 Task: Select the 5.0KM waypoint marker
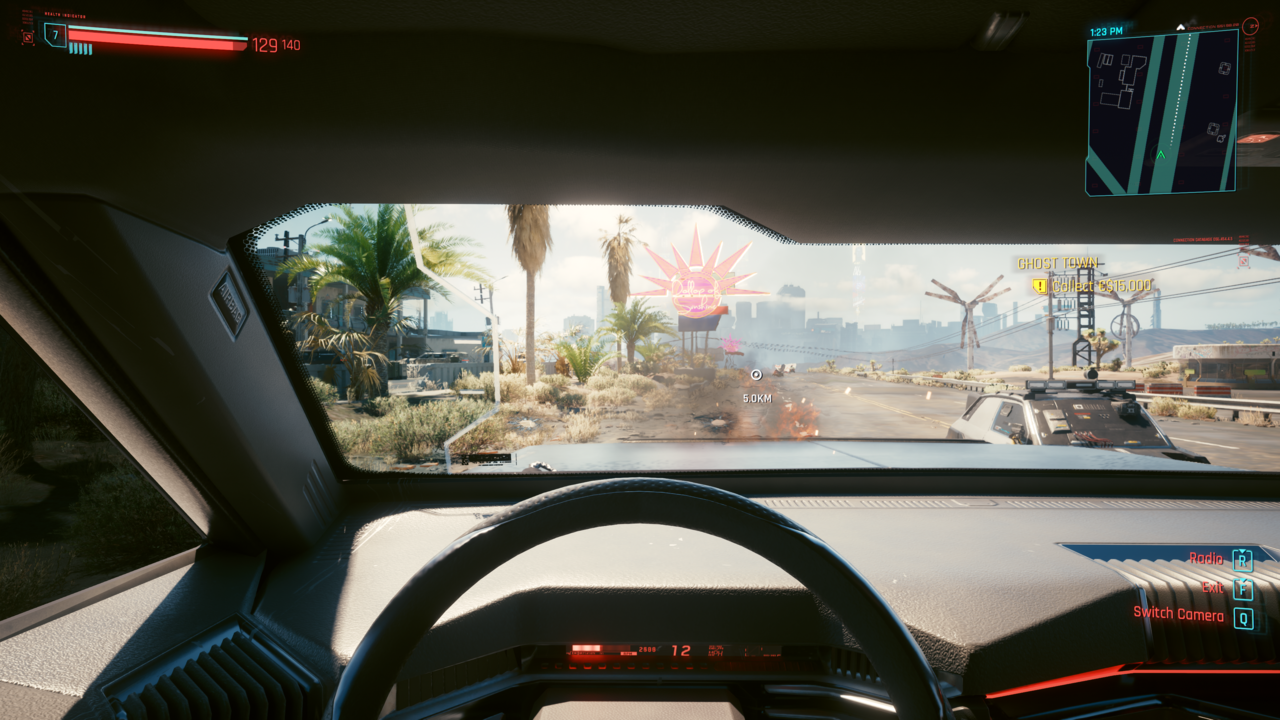click(756, 375)
